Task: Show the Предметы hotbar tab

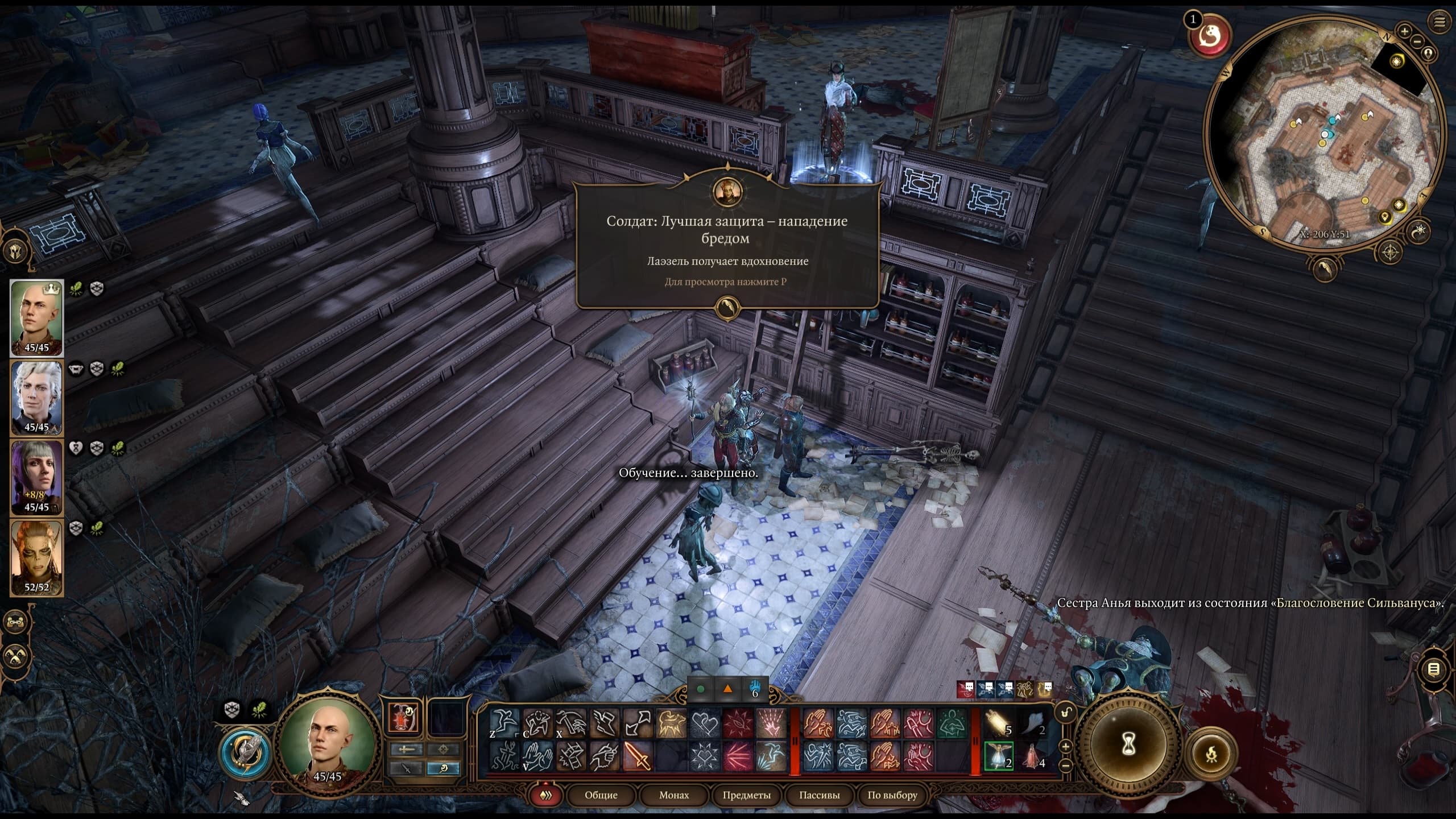Action: pyautogui.click(x=746, y=795)
